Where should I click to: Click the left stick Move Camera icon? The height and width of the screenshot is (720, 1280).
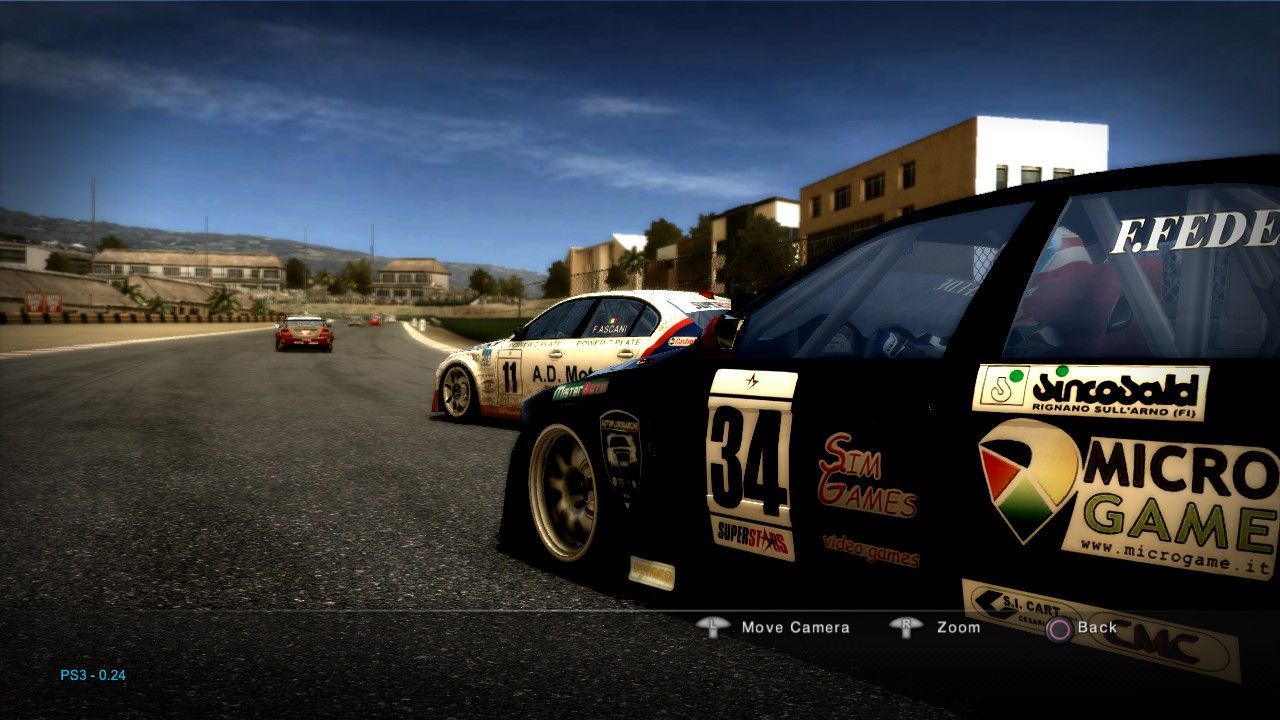[714, 627]
